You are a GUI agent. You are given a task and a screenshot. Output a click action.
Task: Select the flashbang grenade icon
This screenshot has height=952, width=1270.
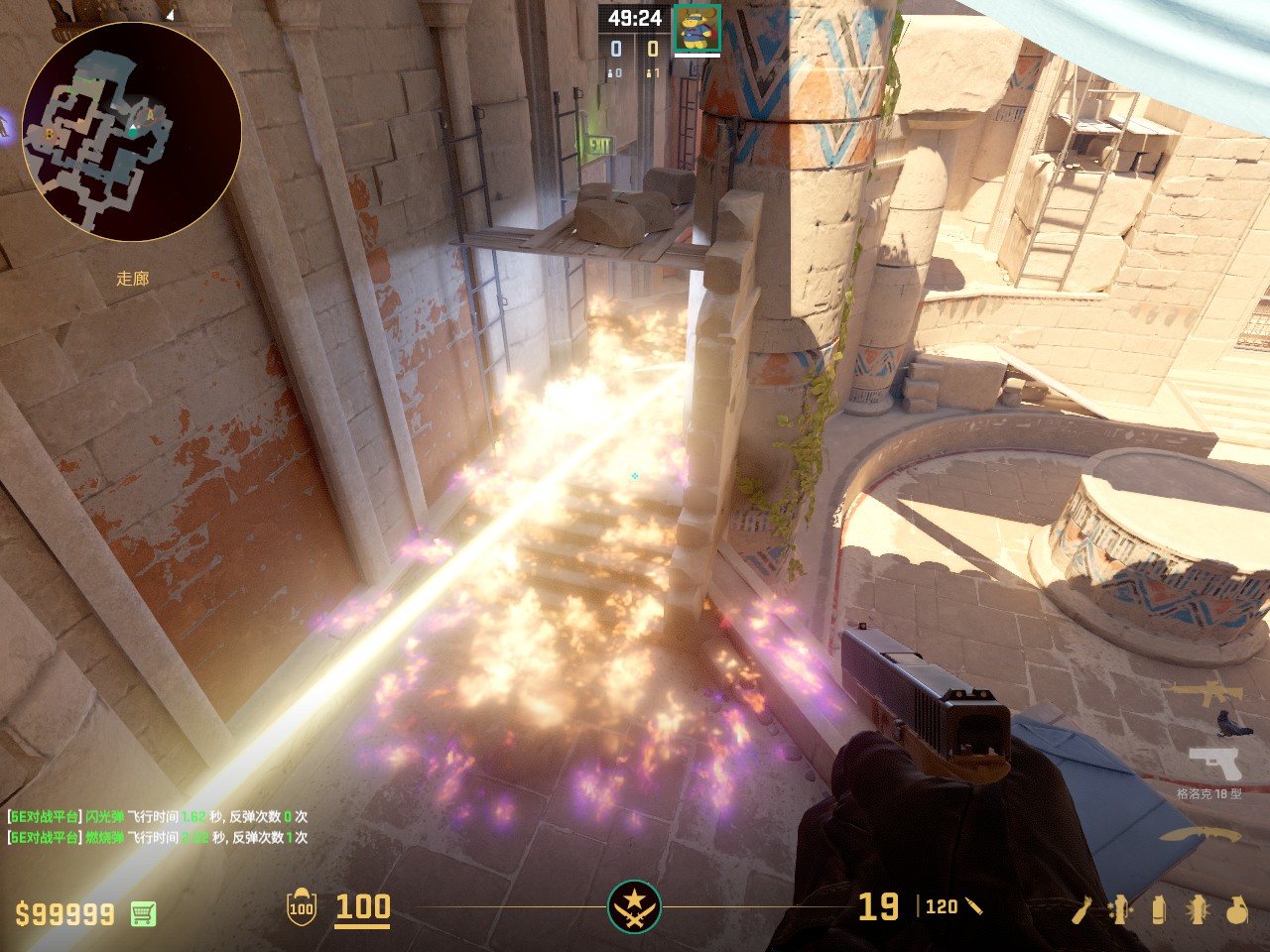(x=1198, y=909)
